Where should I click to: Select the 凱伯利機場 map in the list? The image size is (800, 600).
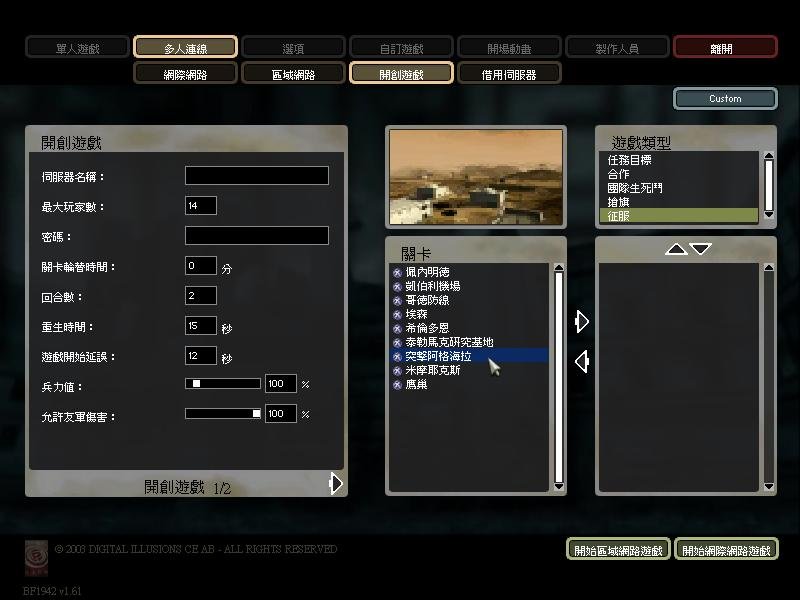pyautogui.click(x=432, y=286)
